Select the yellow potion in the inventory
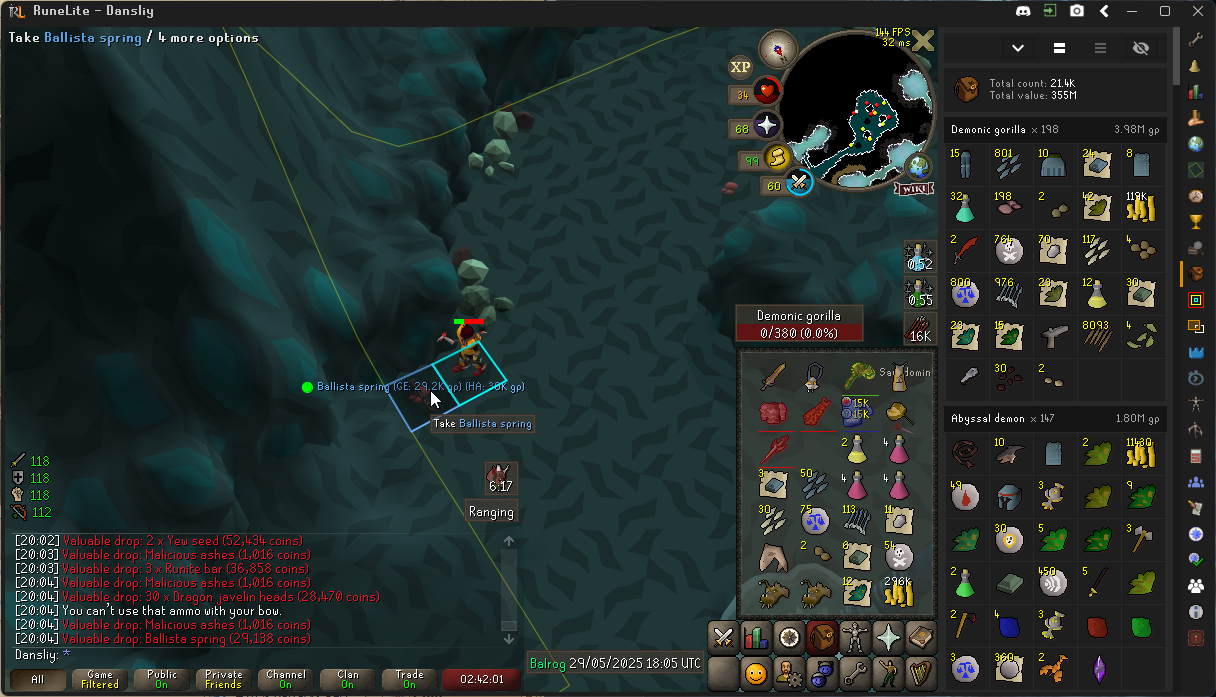The height and width of the screenshot is (697, 1216). [x=856, y=449]
